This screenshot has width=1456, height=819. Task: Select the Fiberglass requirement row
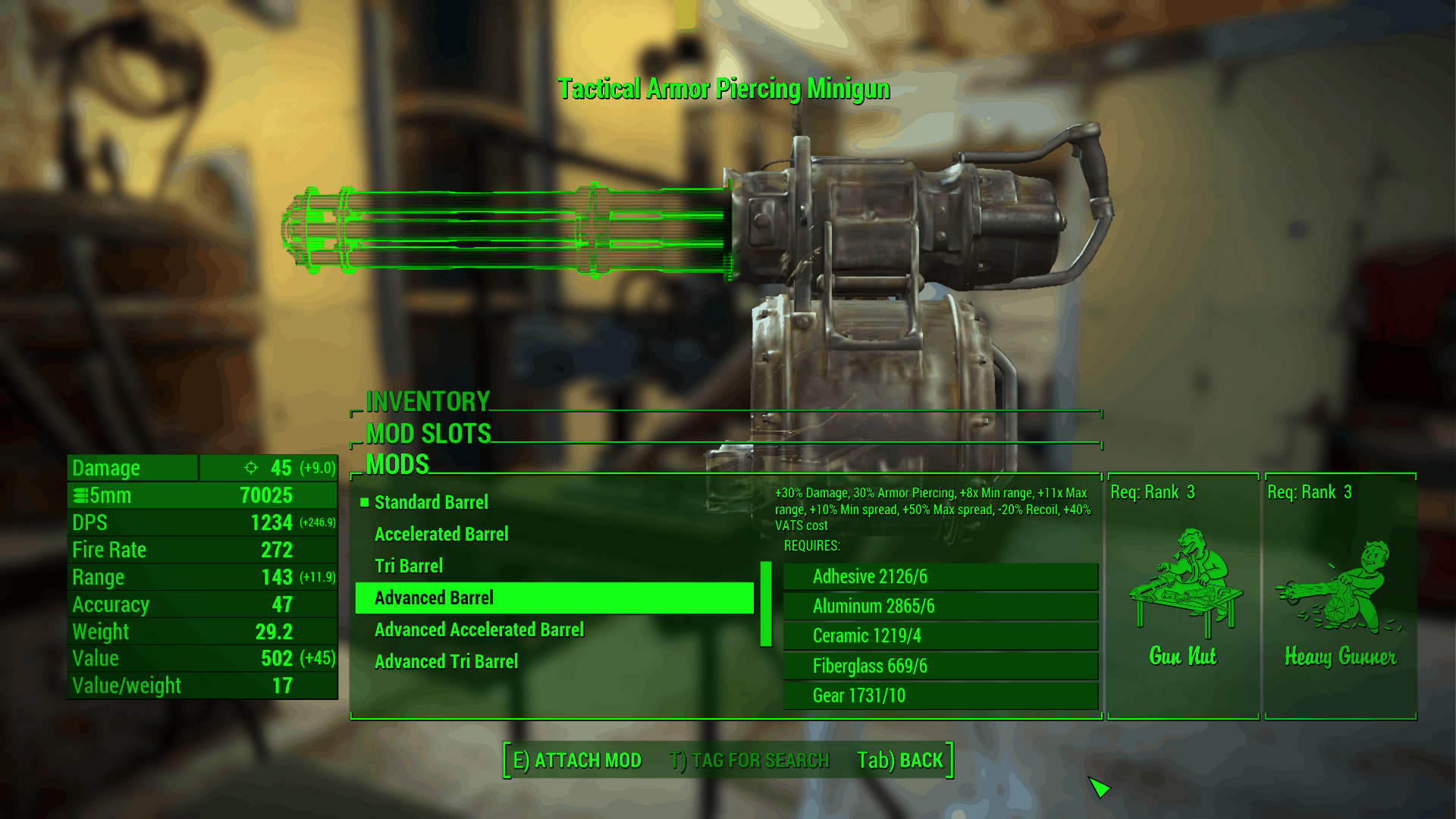click(x=940, y=667)
